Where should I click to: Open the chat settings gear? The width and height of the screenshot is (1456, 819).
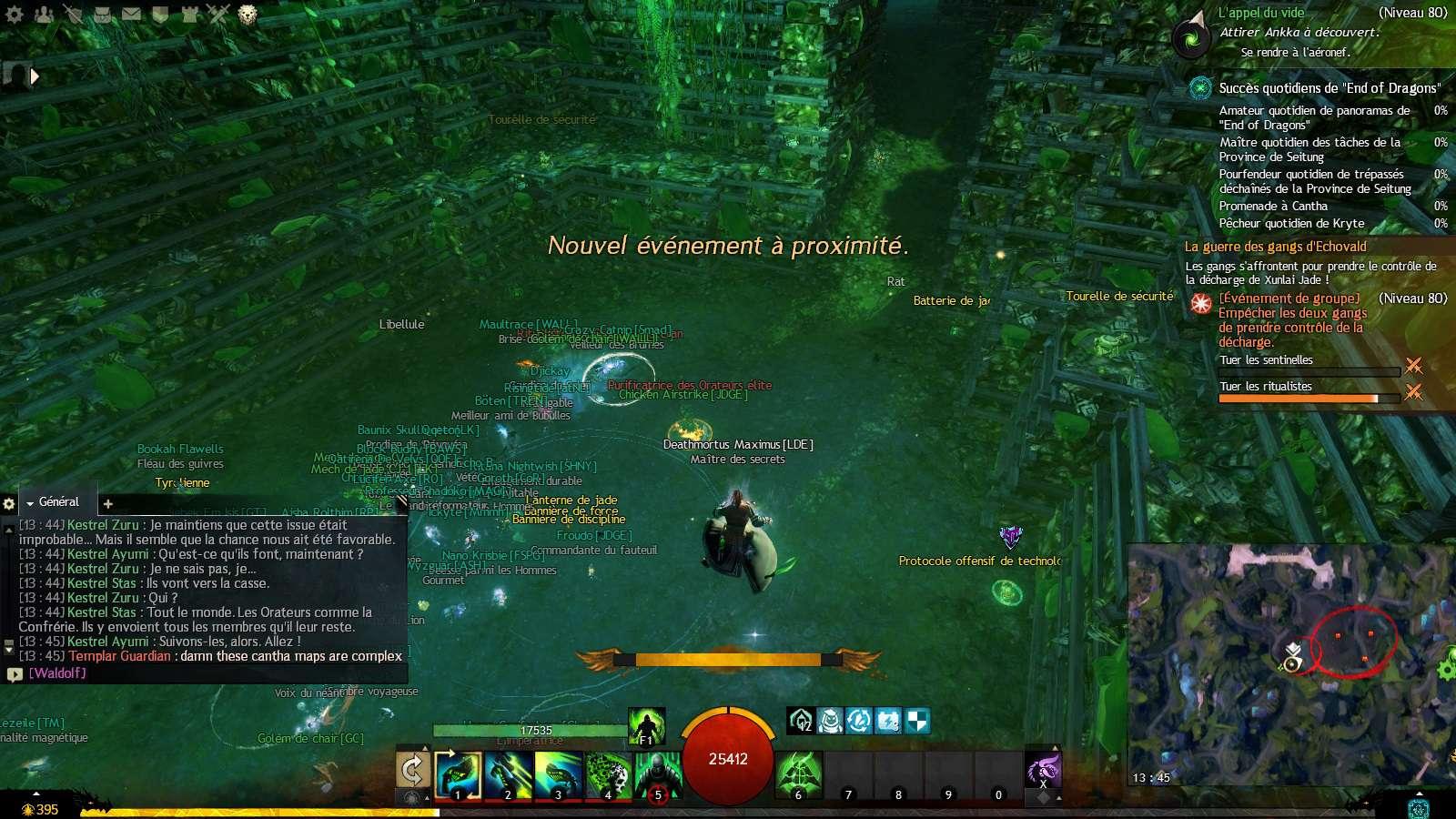tap(9, 501)
